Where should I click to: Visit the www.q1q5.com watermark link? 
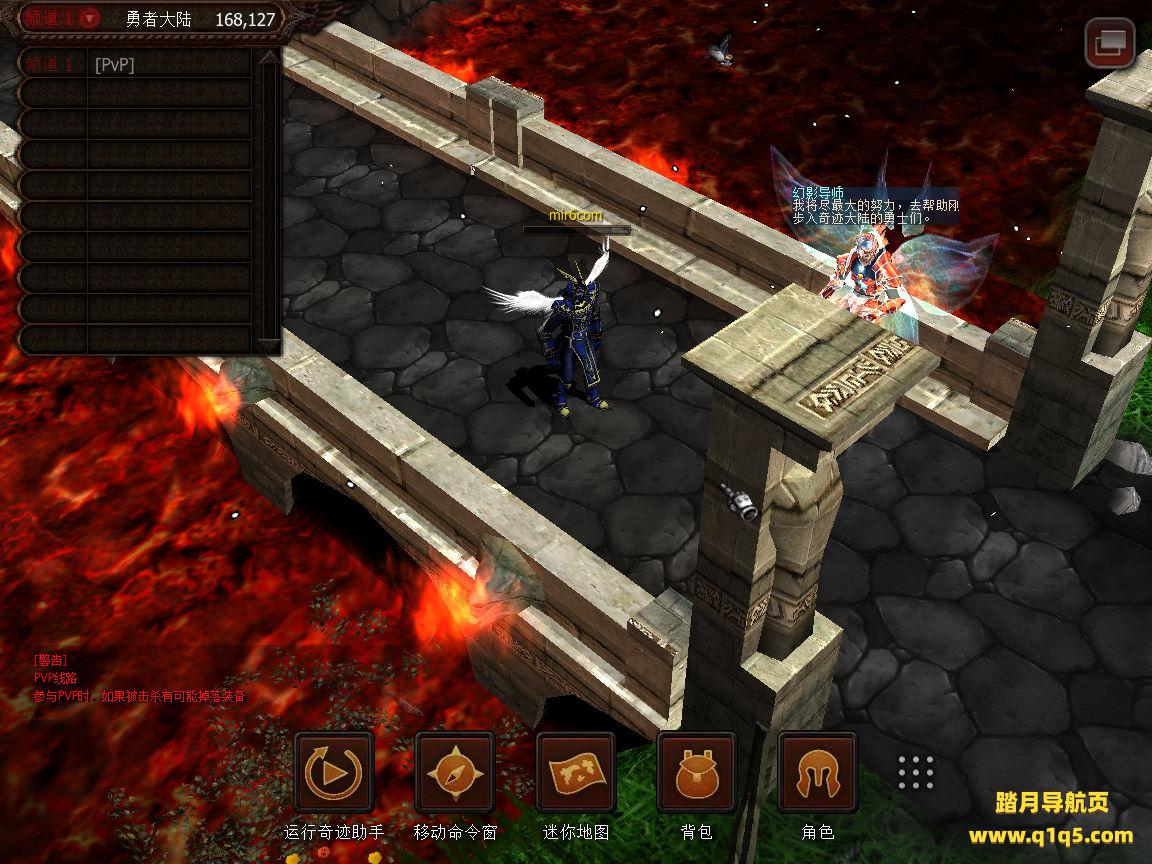pos(1051,837)
